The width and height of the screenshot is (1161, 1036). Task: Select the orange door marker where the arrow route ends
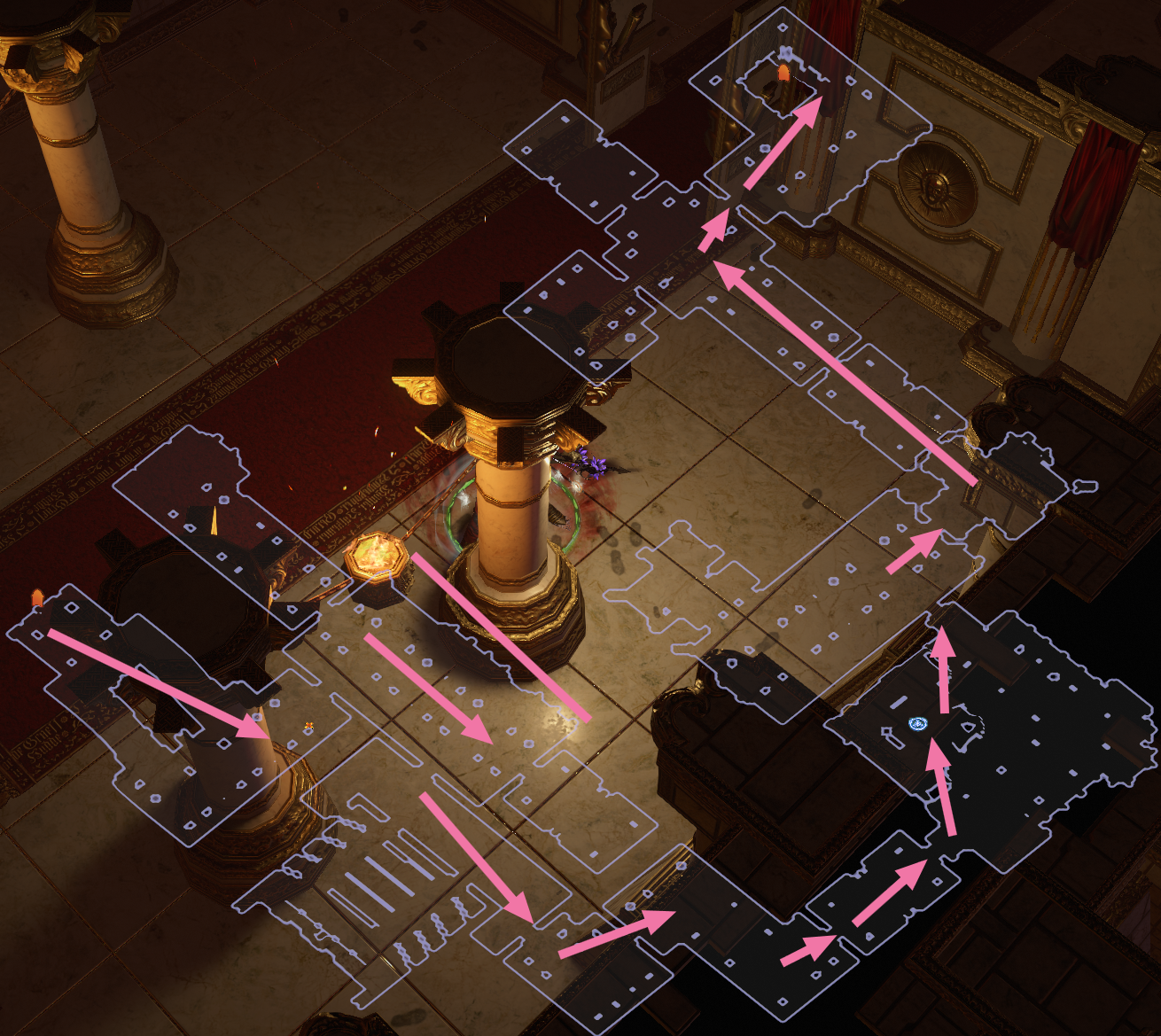pyautogui.click(x=783, y=73)
